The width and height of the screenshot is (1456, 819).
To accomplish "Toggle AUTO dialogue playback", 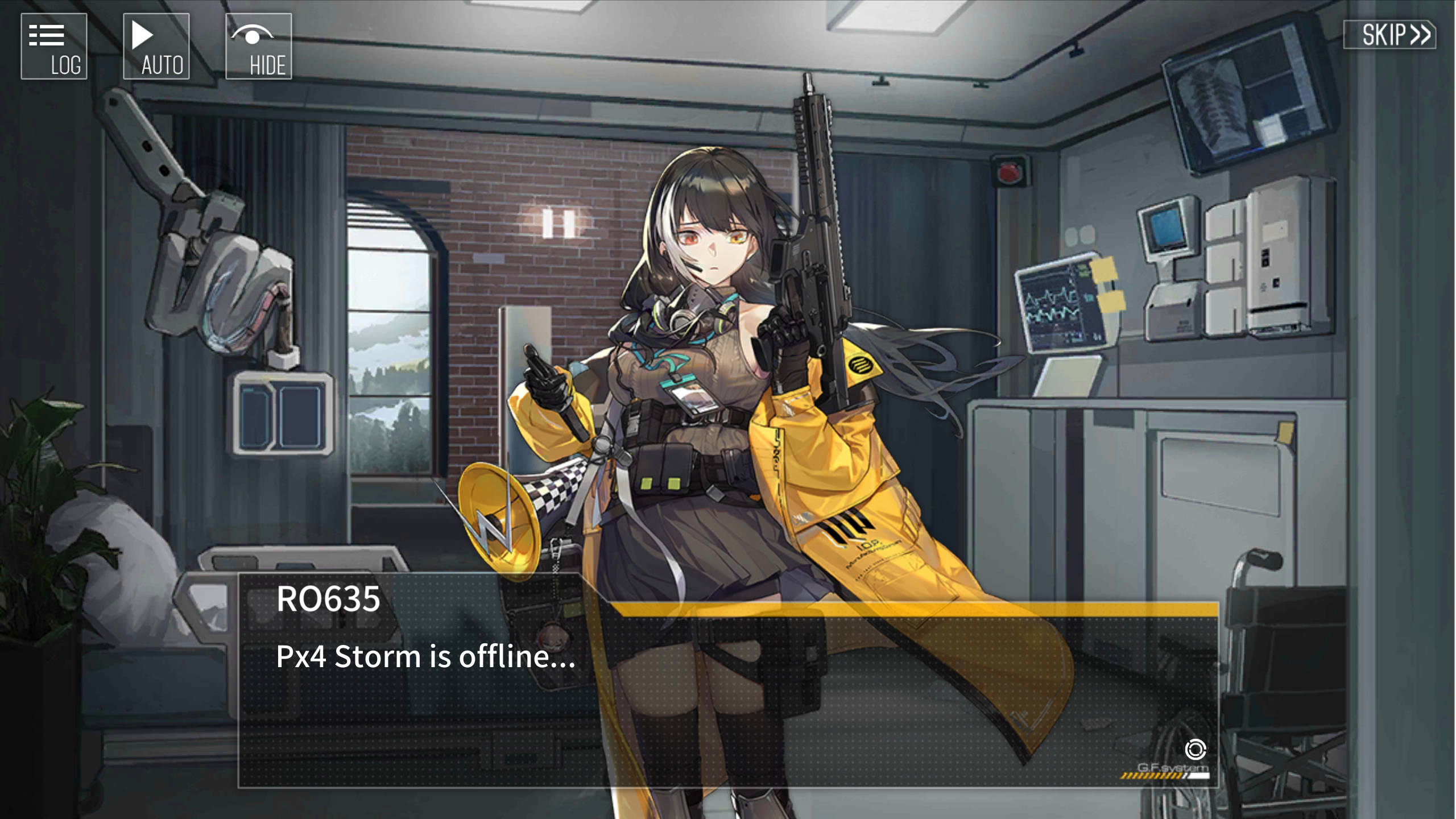I will 156,47.
